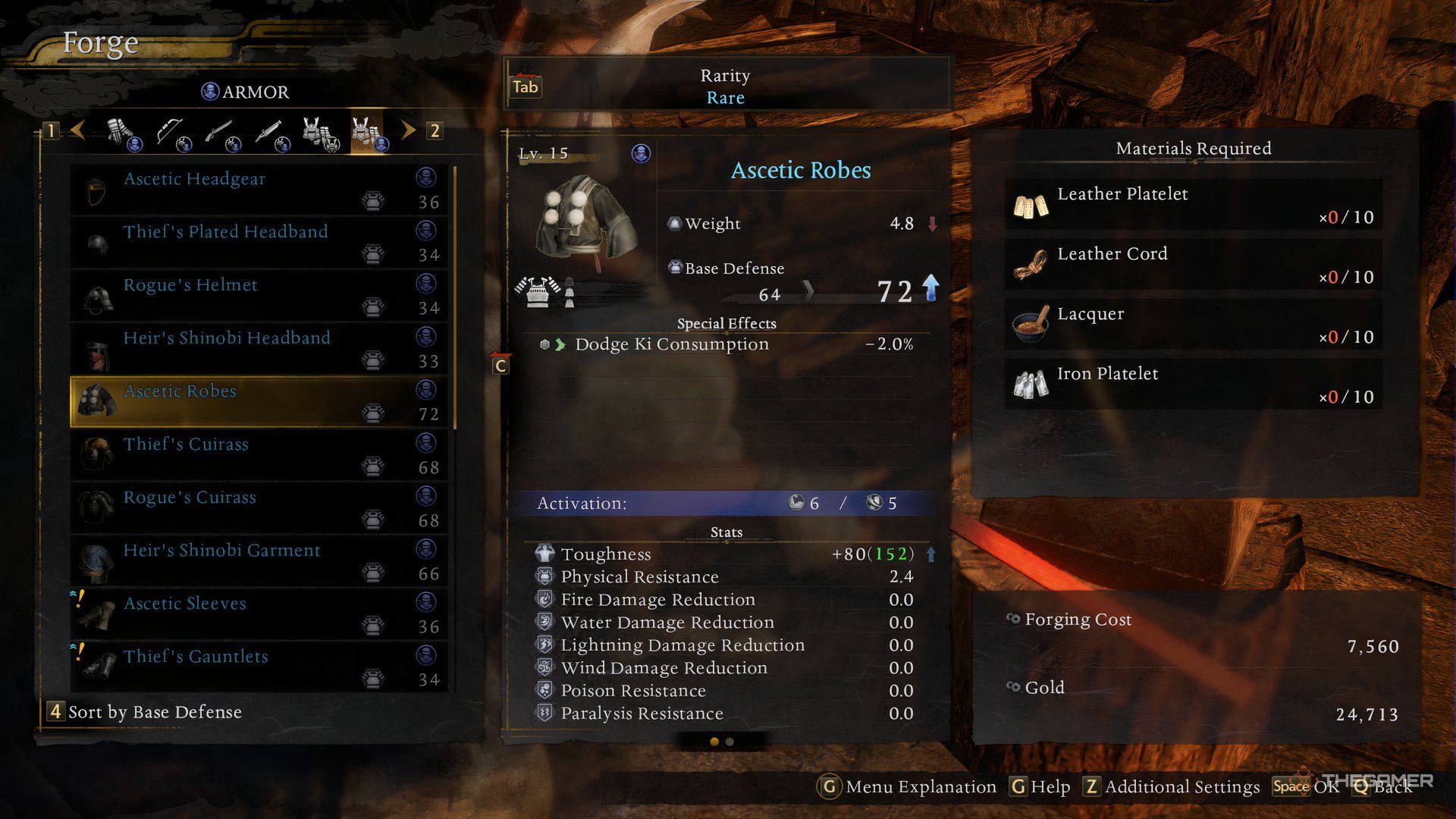Select Ascetic Headgear in the armor list
This screenshot has width=1456, height=819.
tap(258, 189)
